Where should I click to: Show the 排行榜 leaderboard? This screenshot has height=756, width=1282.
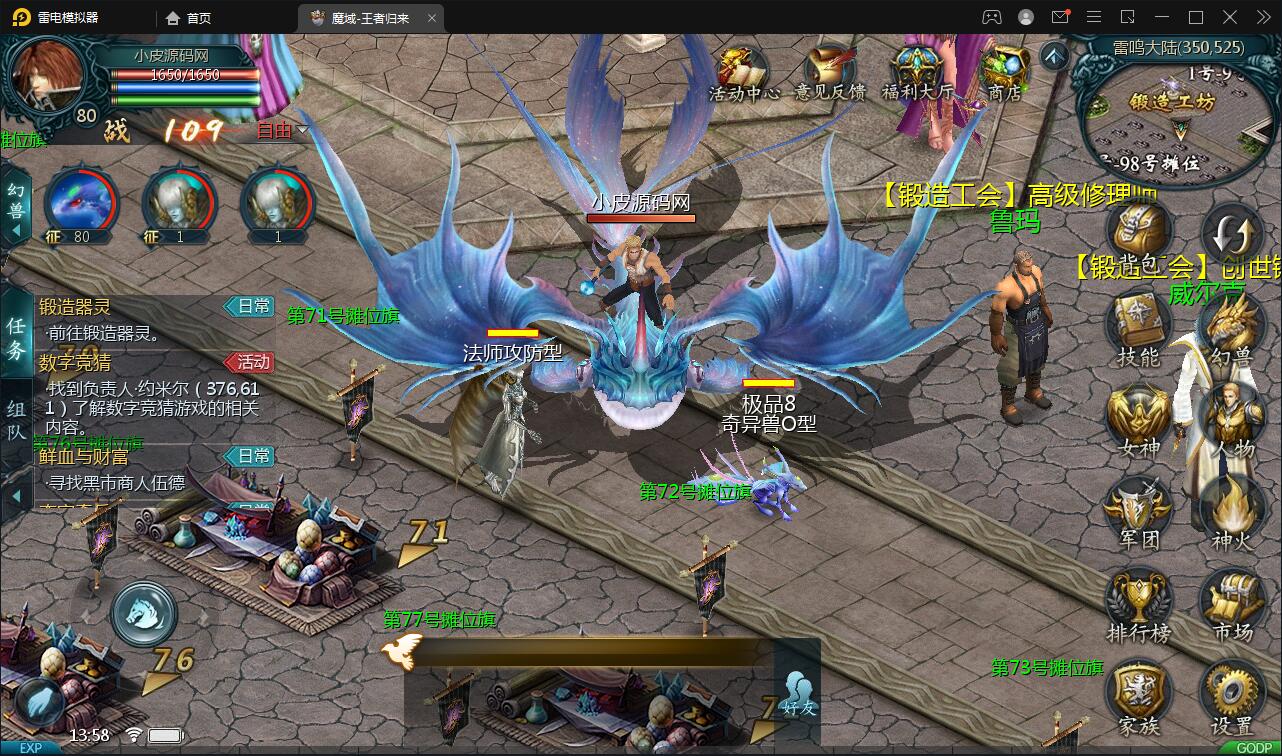point(1139,605)
